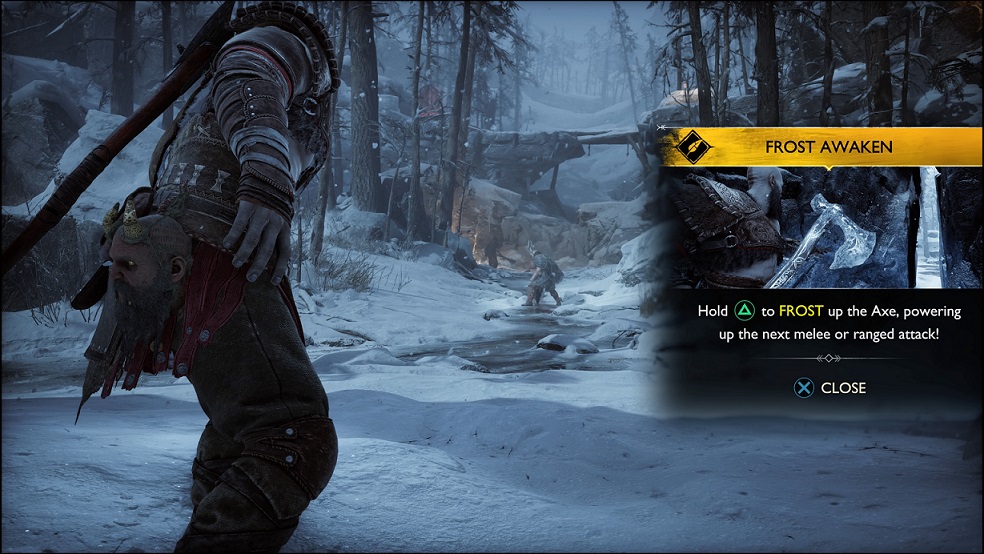
Task: Select the Frost Awaken skill emblem icon
Action: pyautogui.click(x=690, y=147)
